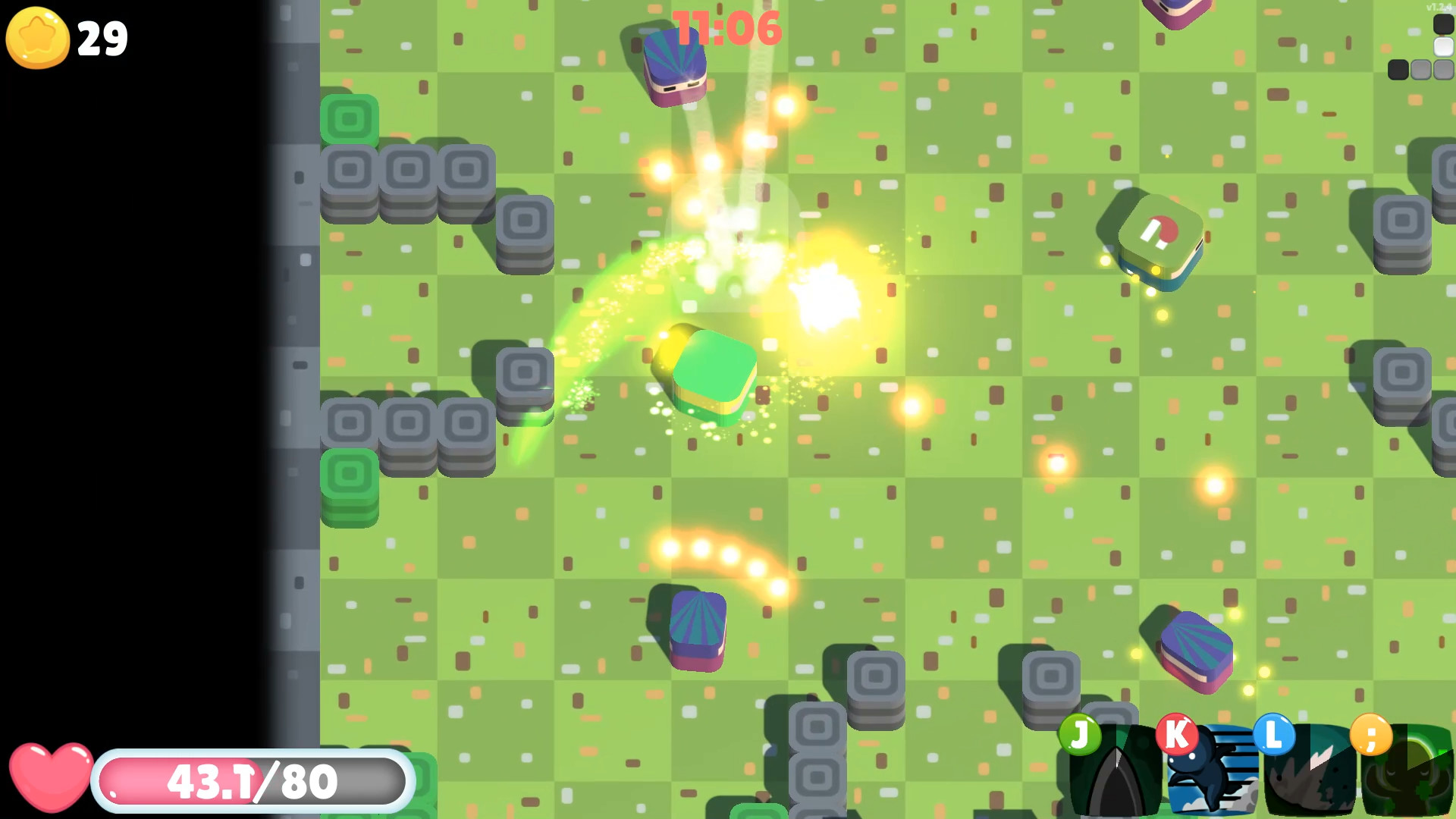
Task: Click the coin counter showing 29
Action: click(x=104, y=38)
